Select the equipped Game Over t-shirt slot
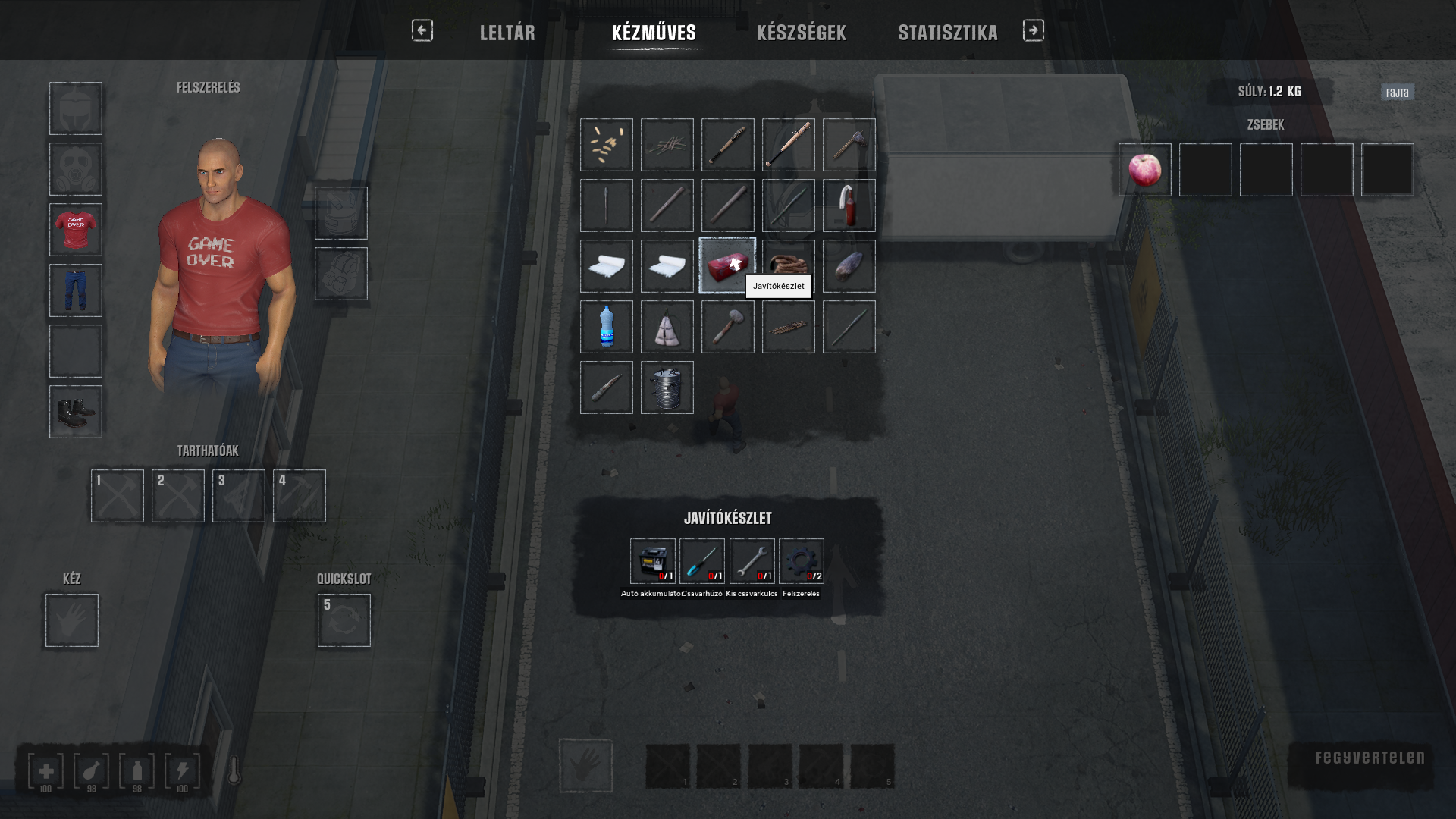1456x819 pixels. point(76,230)
